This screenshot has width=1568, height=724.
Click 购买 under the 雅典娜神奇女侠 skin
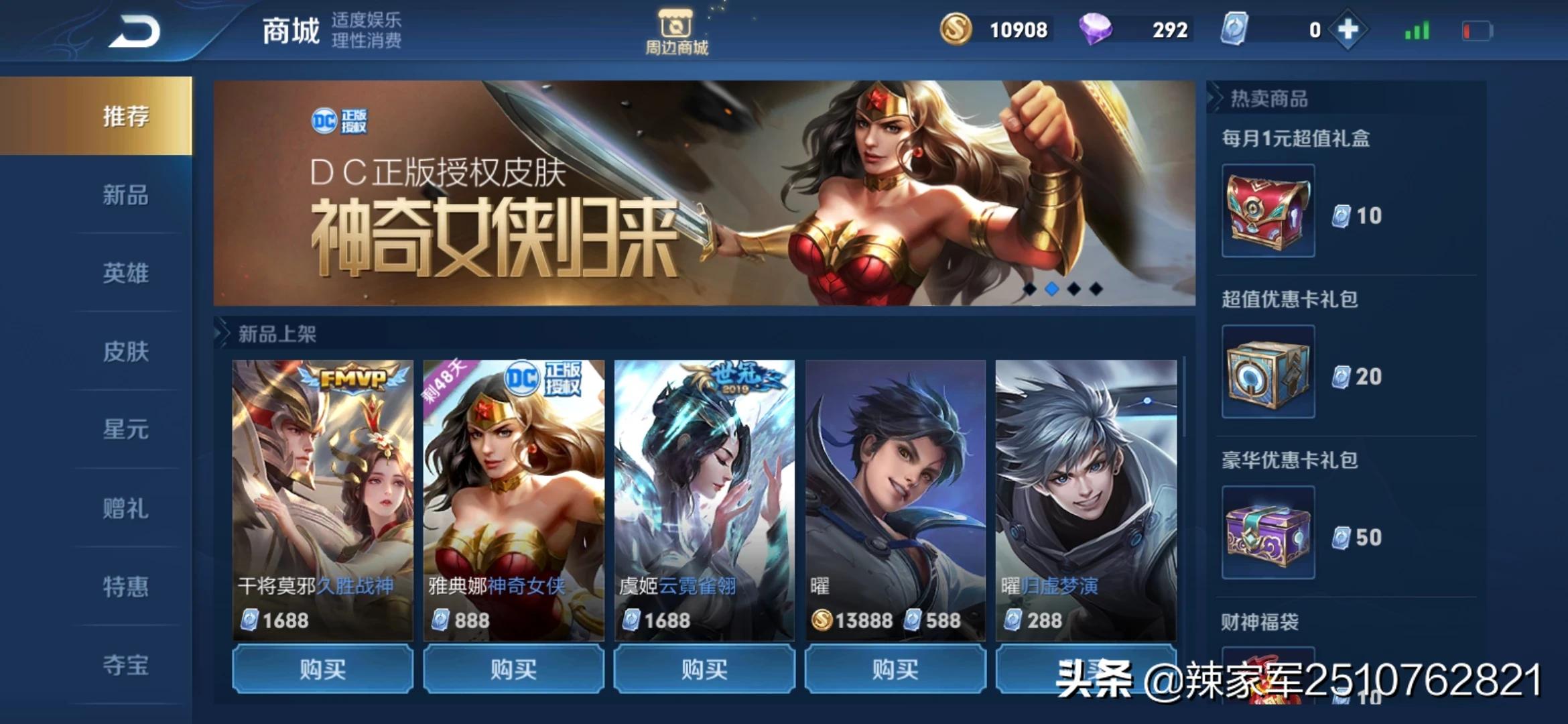tap(513, 668)
